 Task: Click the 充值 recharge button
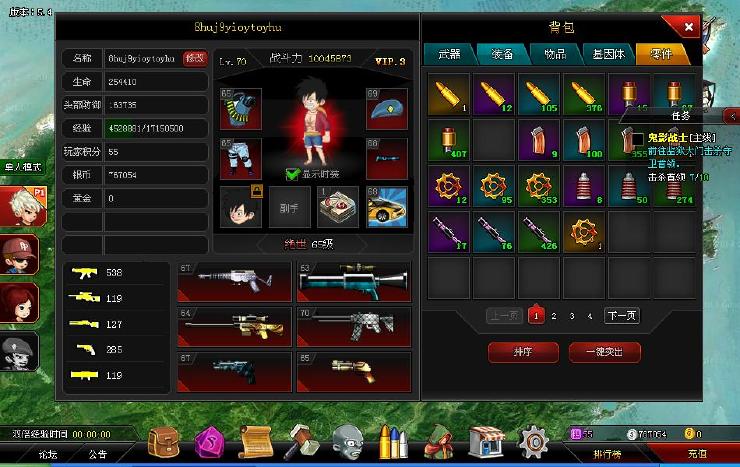click(x=696, y=454)
